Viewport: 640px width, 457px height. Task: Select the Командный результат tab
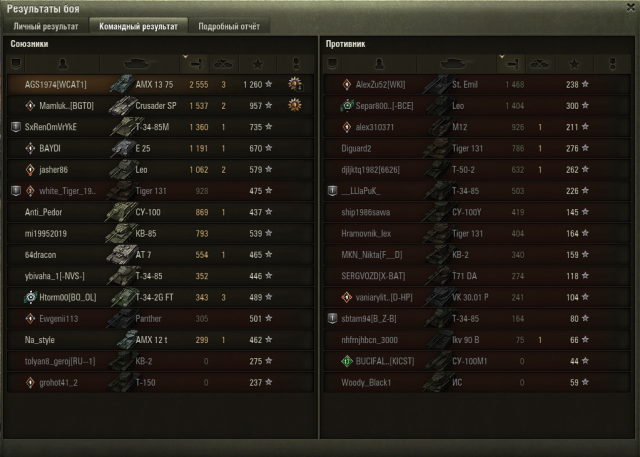click(x=137, y=26)
